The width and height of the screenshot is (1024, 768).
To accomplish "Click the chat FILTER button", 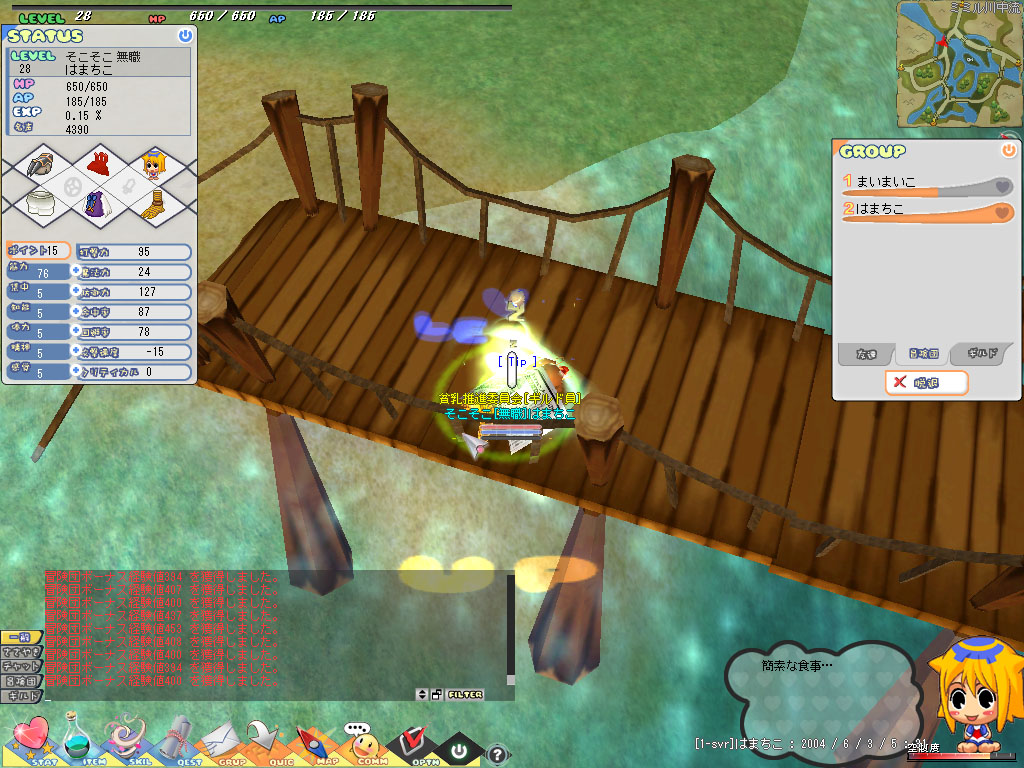I will click(465, 694).
